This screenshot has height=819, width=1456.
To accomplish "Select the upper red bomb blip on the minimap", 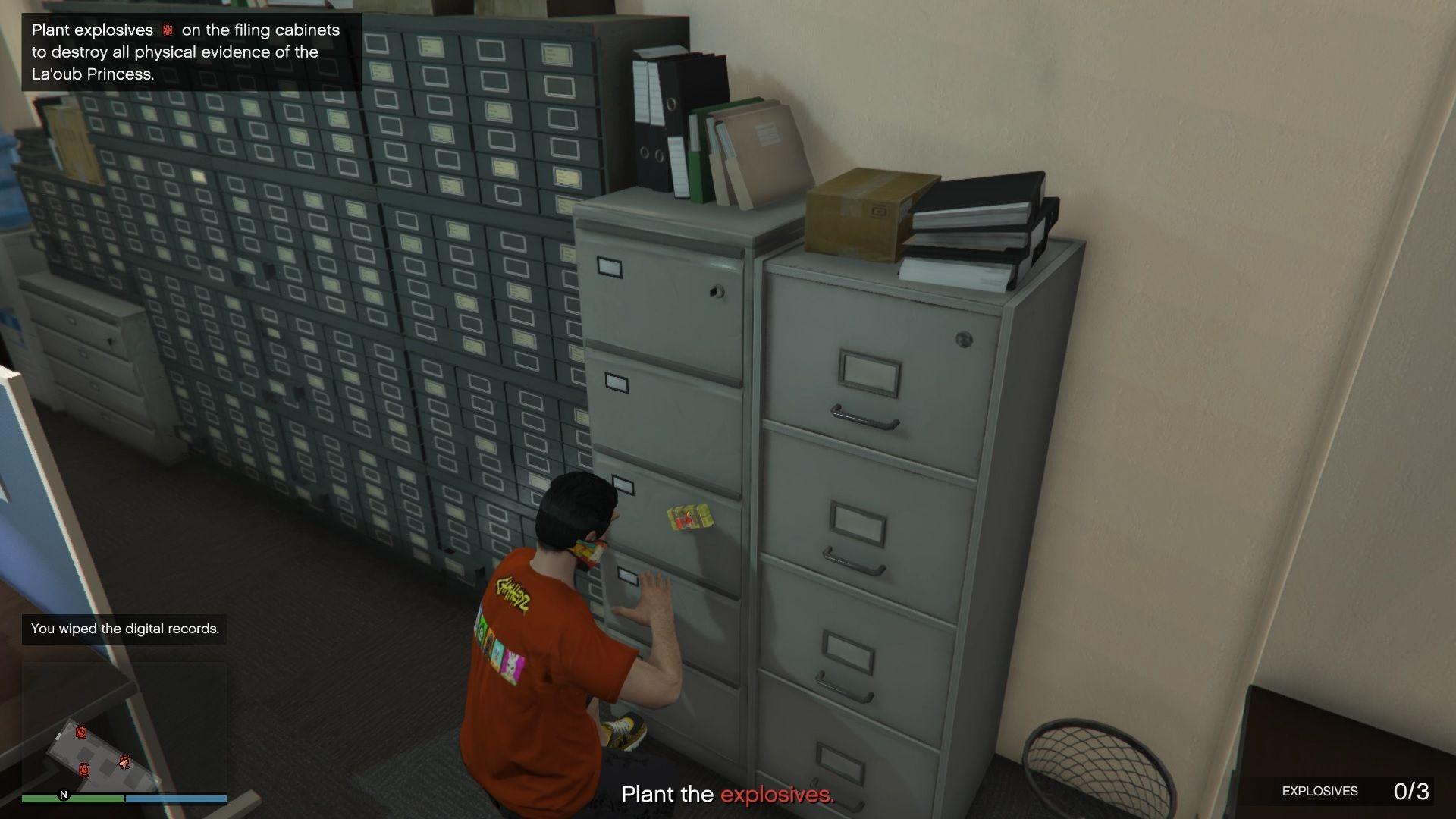I will [82, 733].
